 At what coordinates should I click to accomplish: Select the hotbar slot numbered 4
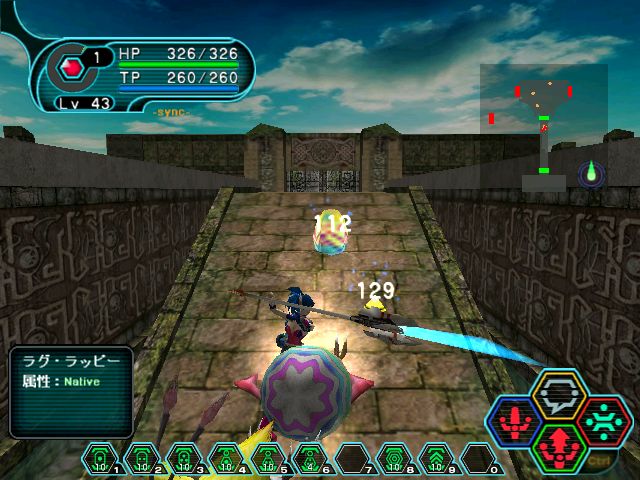tap(225, 460)
